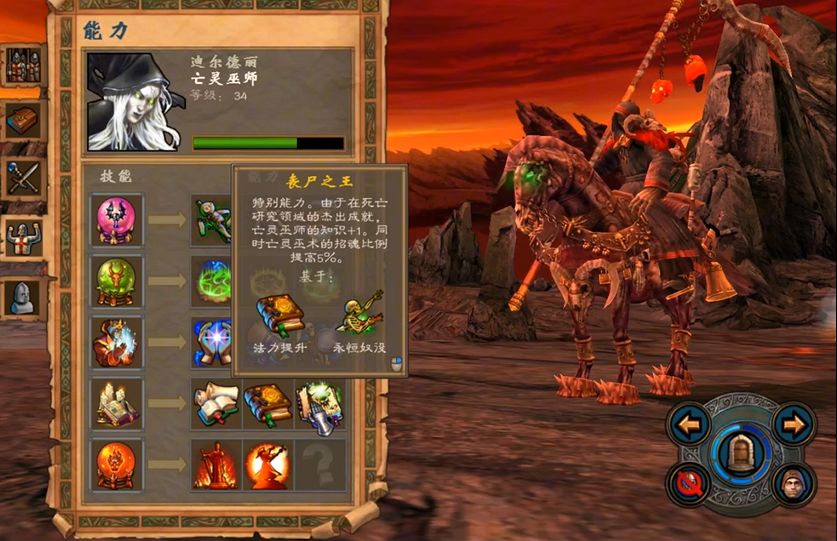Click the hero portrait of the necromancer
This screenshot has width=837, height=541.
pyautogui.click(x=133, y=101)
